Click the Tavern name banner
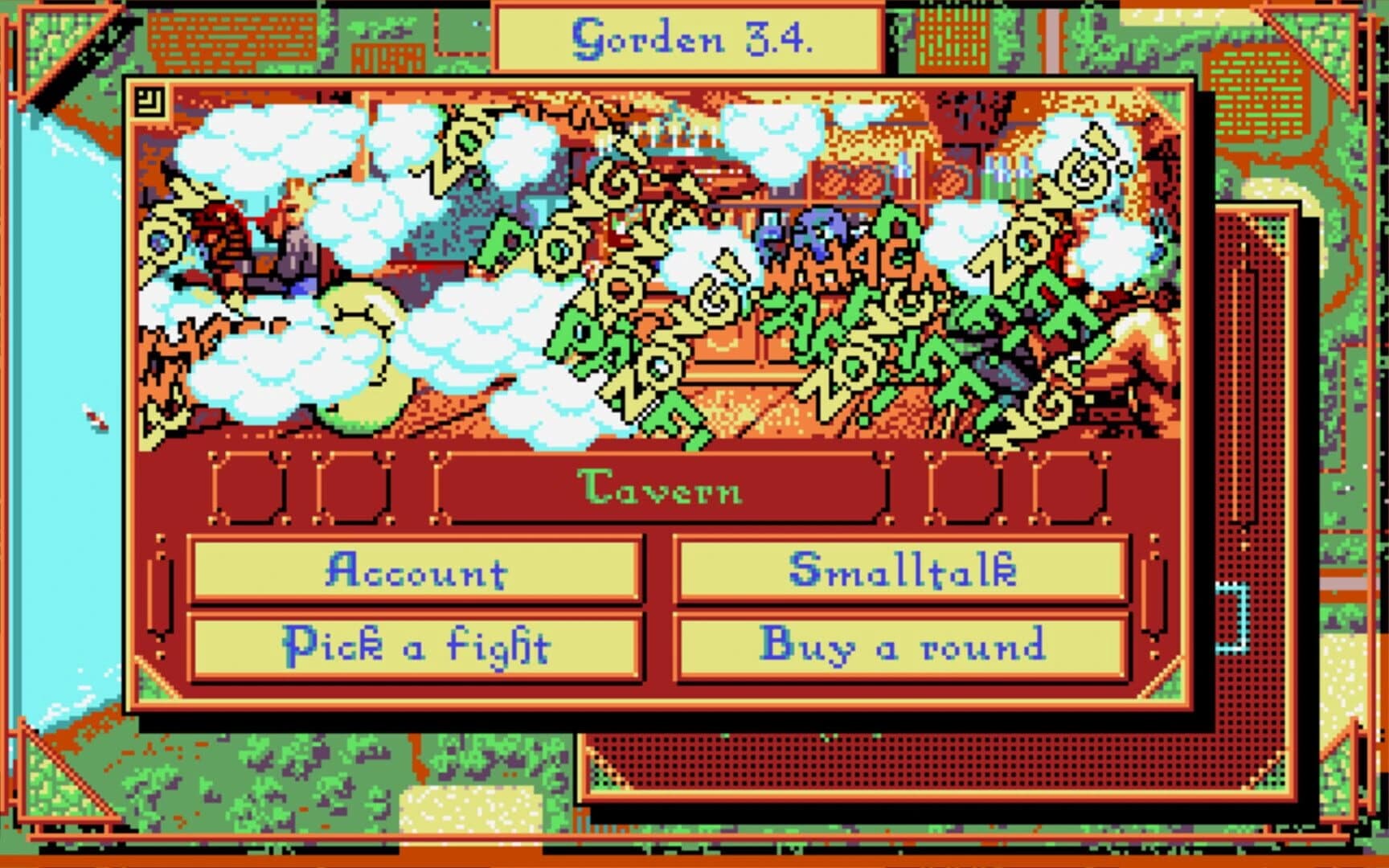This screenshot has width=1389, height=868. point(661,492)
